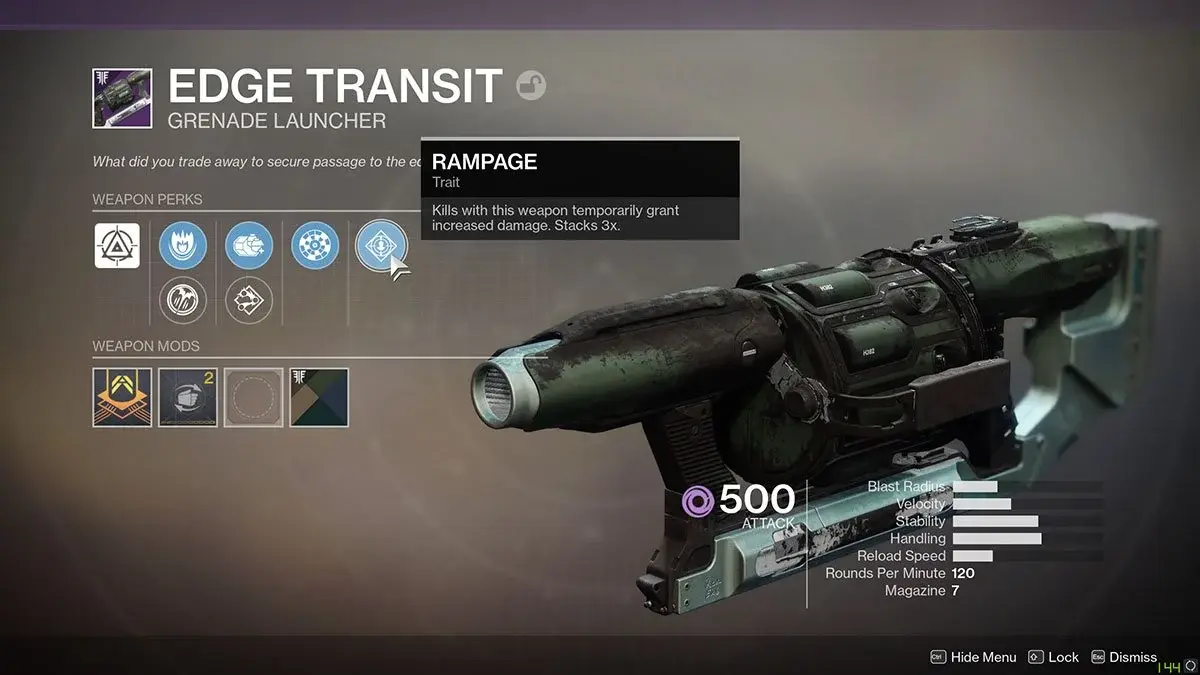Viewport: 1200px width, 675px height.
Task: Open the empty dashed-circle mod socket
Action: point(253,397)
